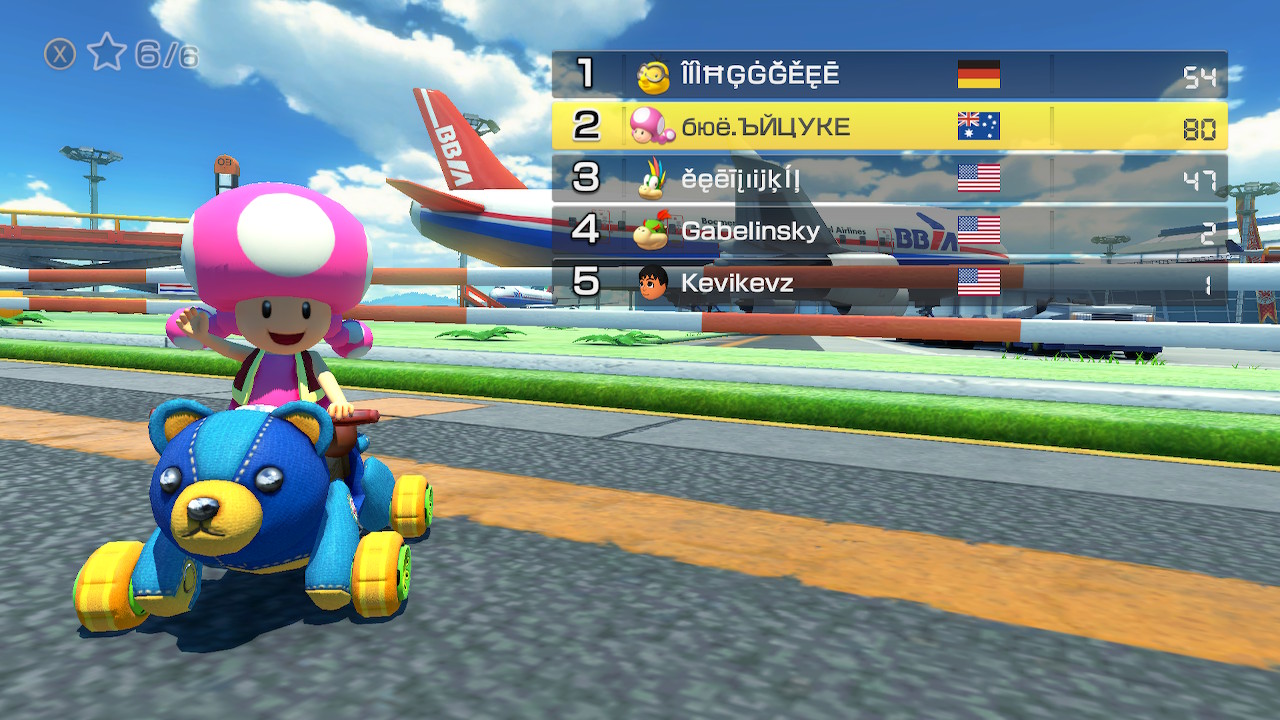This screenshot has width=1280, height=720.
Task: Select the highlighted Toadette player row
Action: pos(889,127)
